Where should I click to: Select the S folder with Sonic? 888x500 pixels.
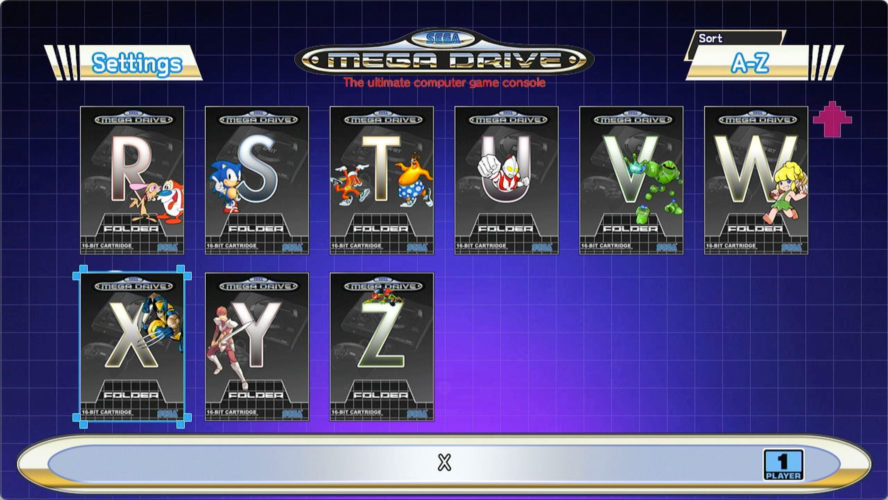(x=257, y=180)
